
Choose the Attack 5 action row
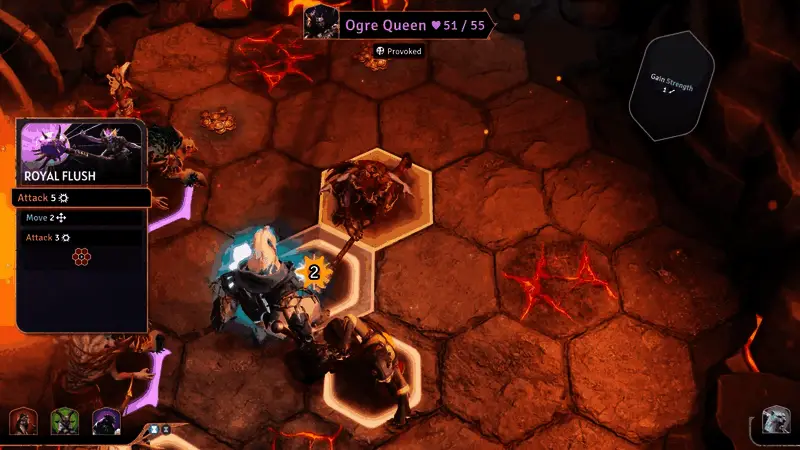click(82, 198)
